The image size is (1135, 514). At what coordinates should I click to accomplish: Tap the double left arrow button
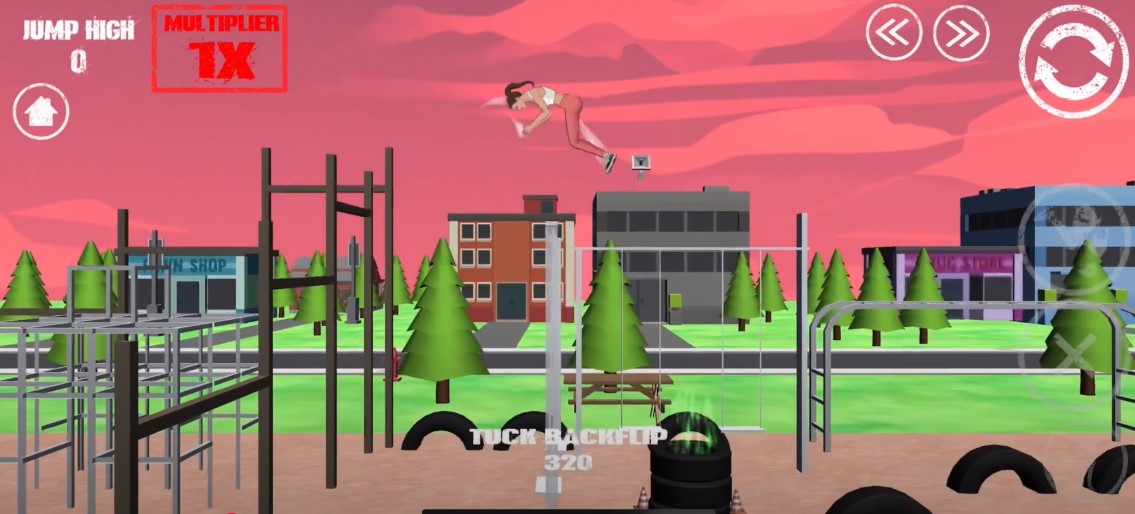[x=893, y=33]
